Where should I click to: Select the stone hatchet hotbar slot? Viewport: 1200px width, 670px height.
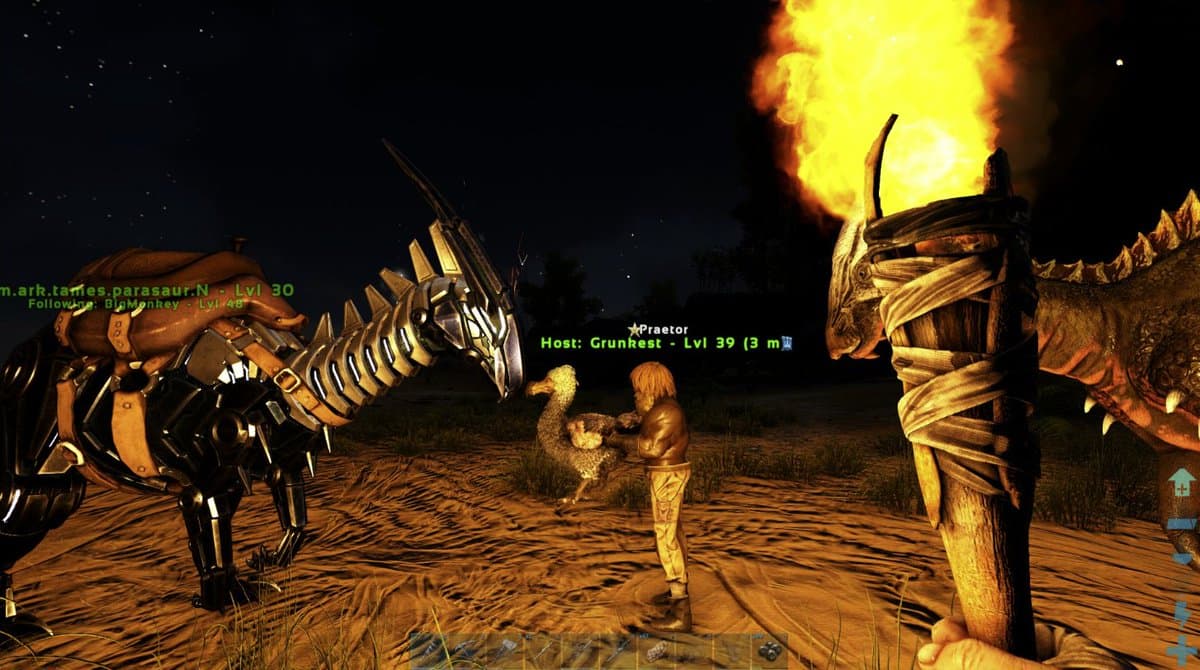point(507,650)
